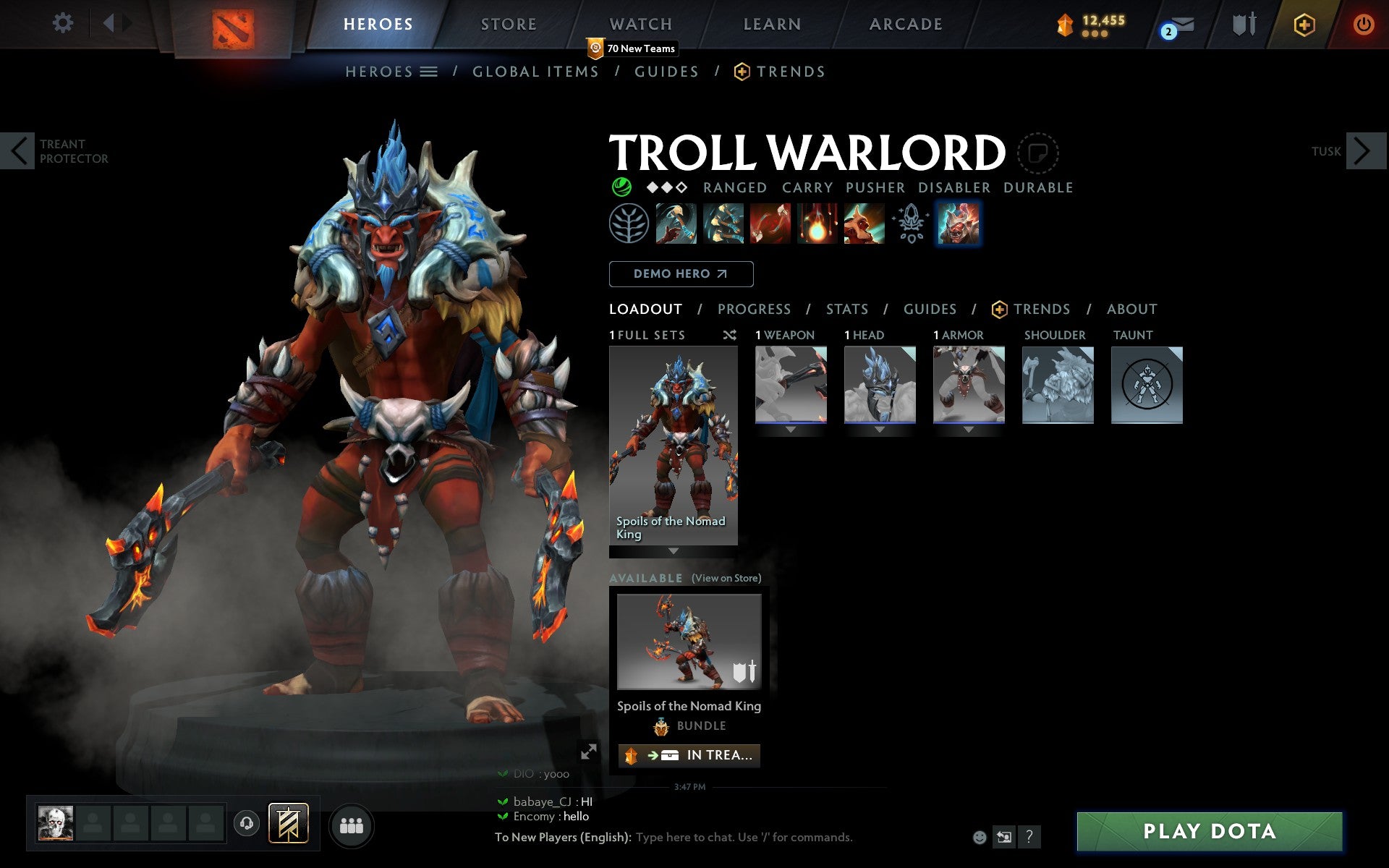The image size is (1389, 868).
Task: Open the friends list icon near party slots
Action: (352, 823)
